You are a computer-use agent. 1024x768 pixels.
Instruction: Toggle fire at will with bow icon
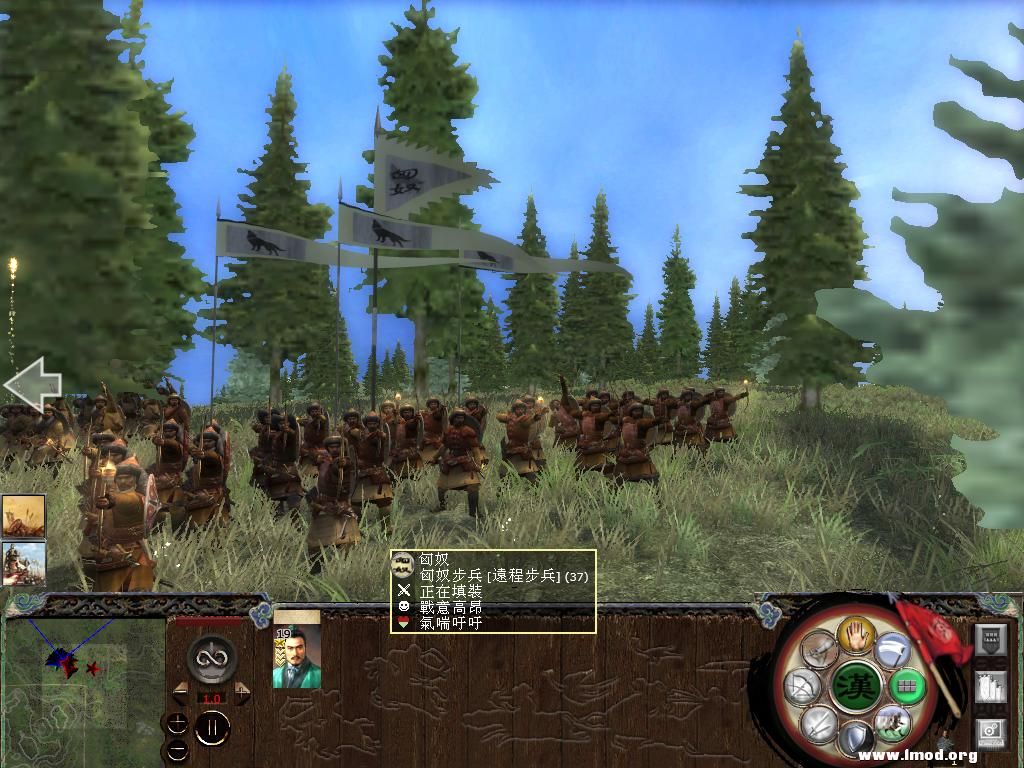pos(802,686)
